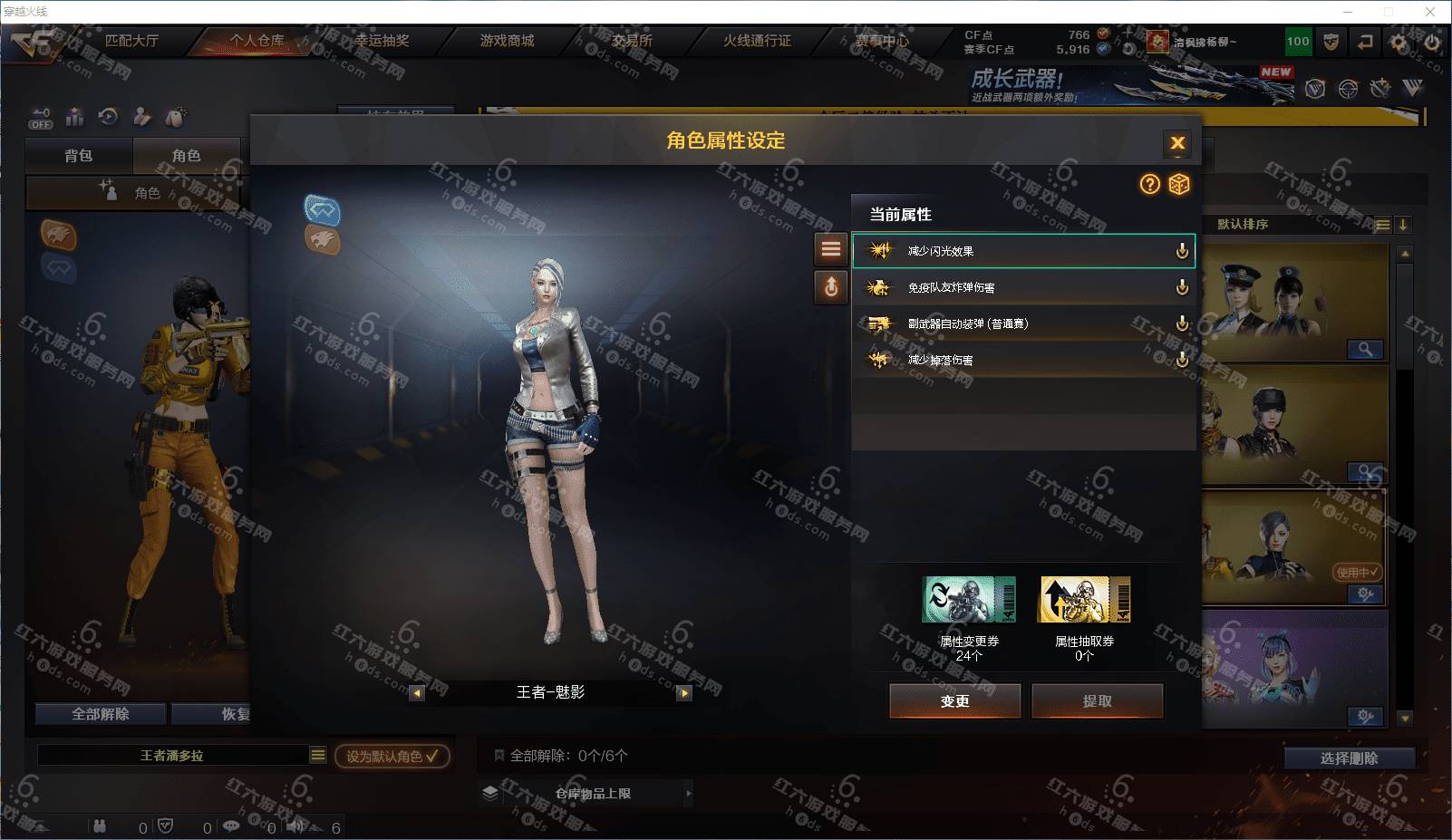The image size is (1452, 840).
Task: Show the previous character with left arrow
Action: [417, 693]
